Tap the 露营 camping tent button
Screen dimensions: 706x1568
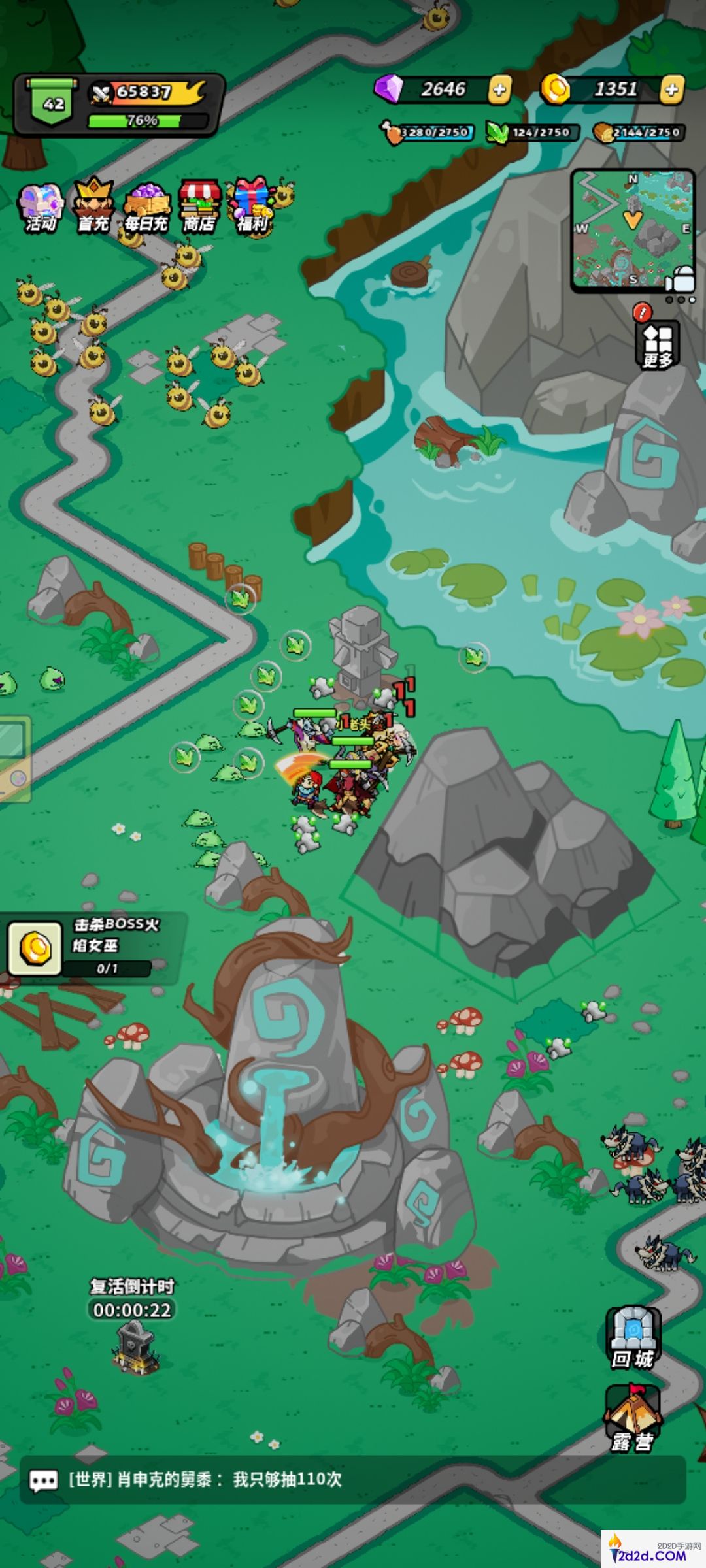click(633, 1419)
